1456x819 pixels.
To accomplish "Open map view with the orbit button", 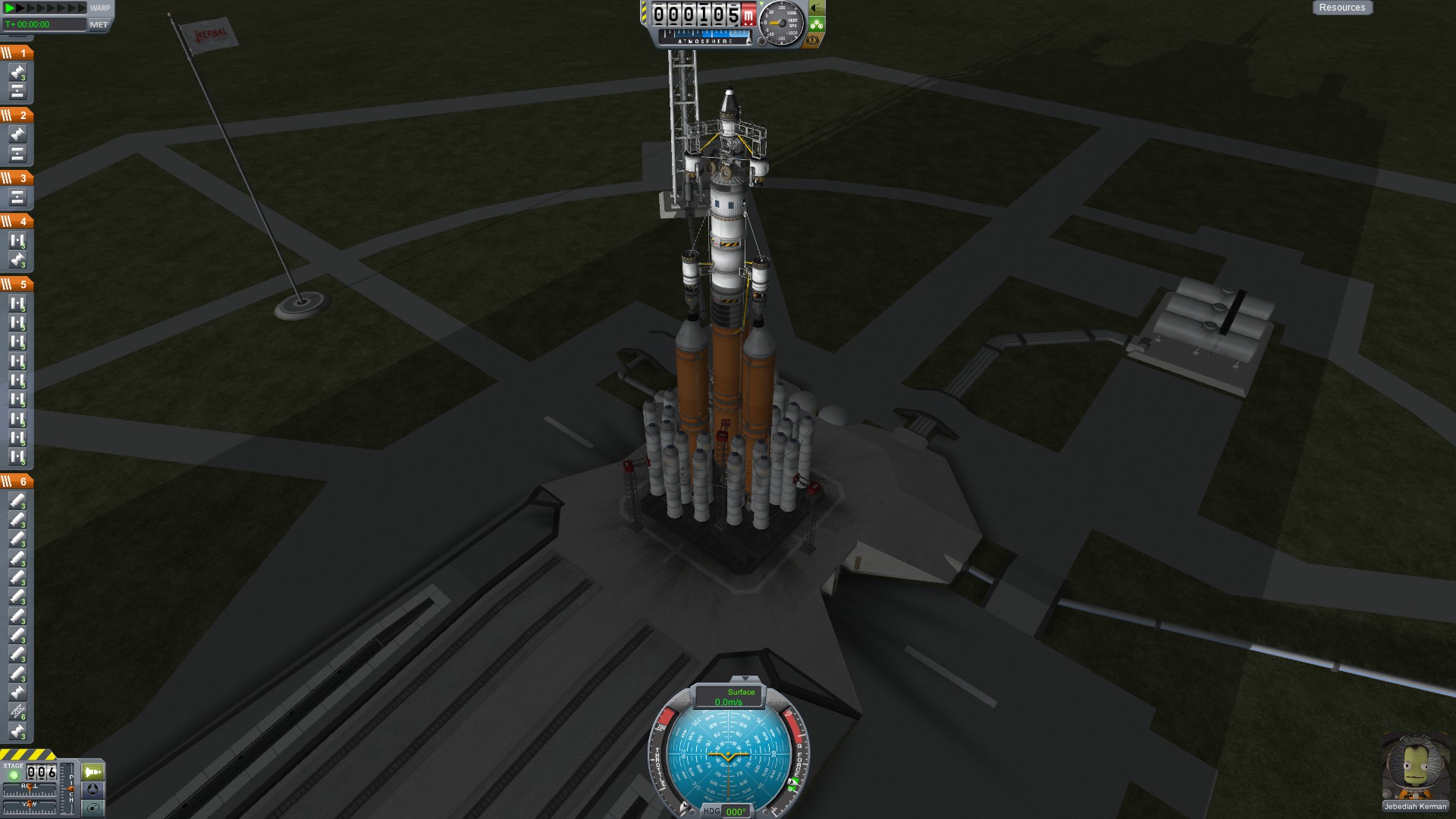I will [93, 808].
